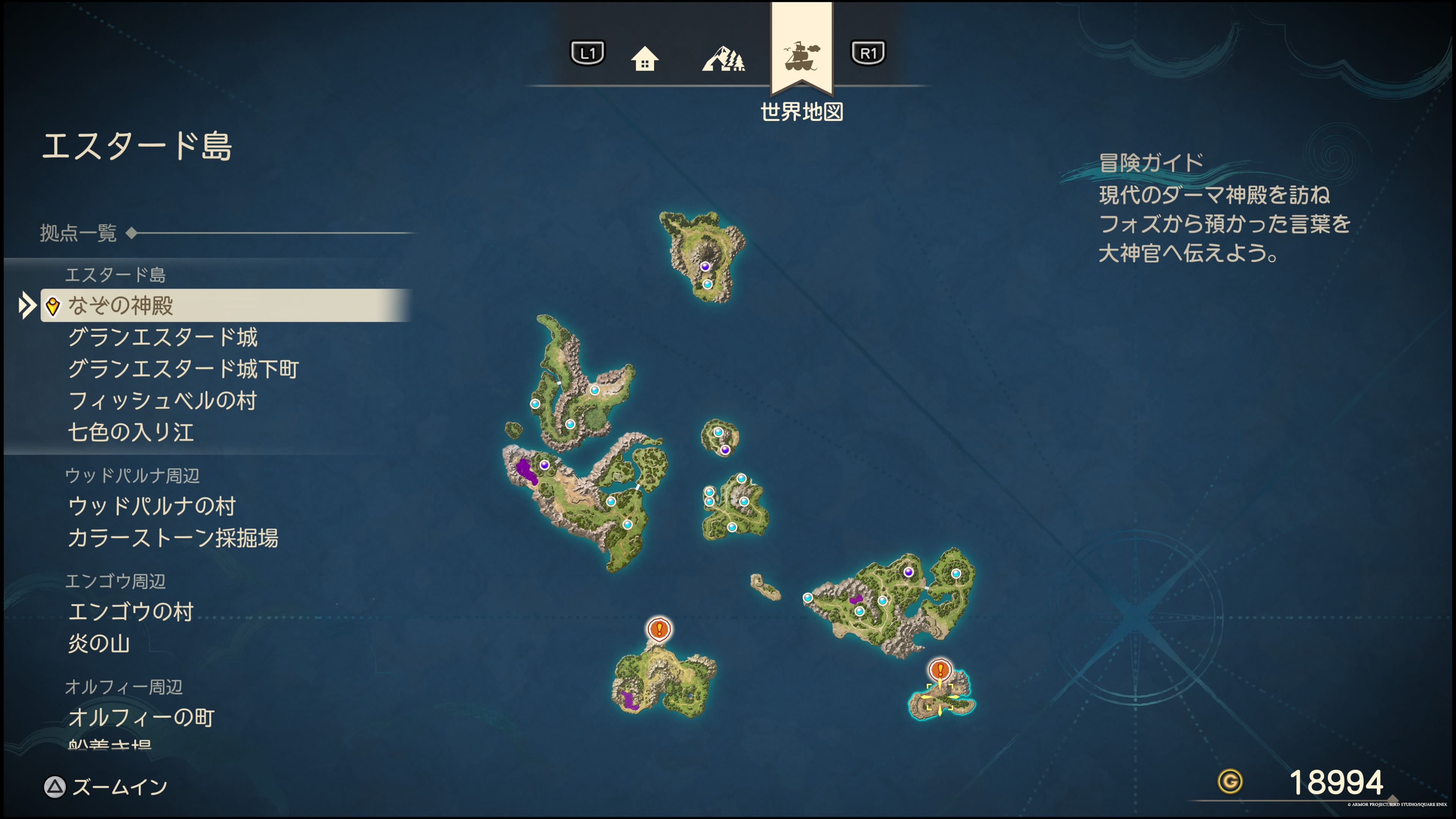
Task: Pick フィッシュベルの村 destination
Action: pyautogui.click(x=163, y=401)
